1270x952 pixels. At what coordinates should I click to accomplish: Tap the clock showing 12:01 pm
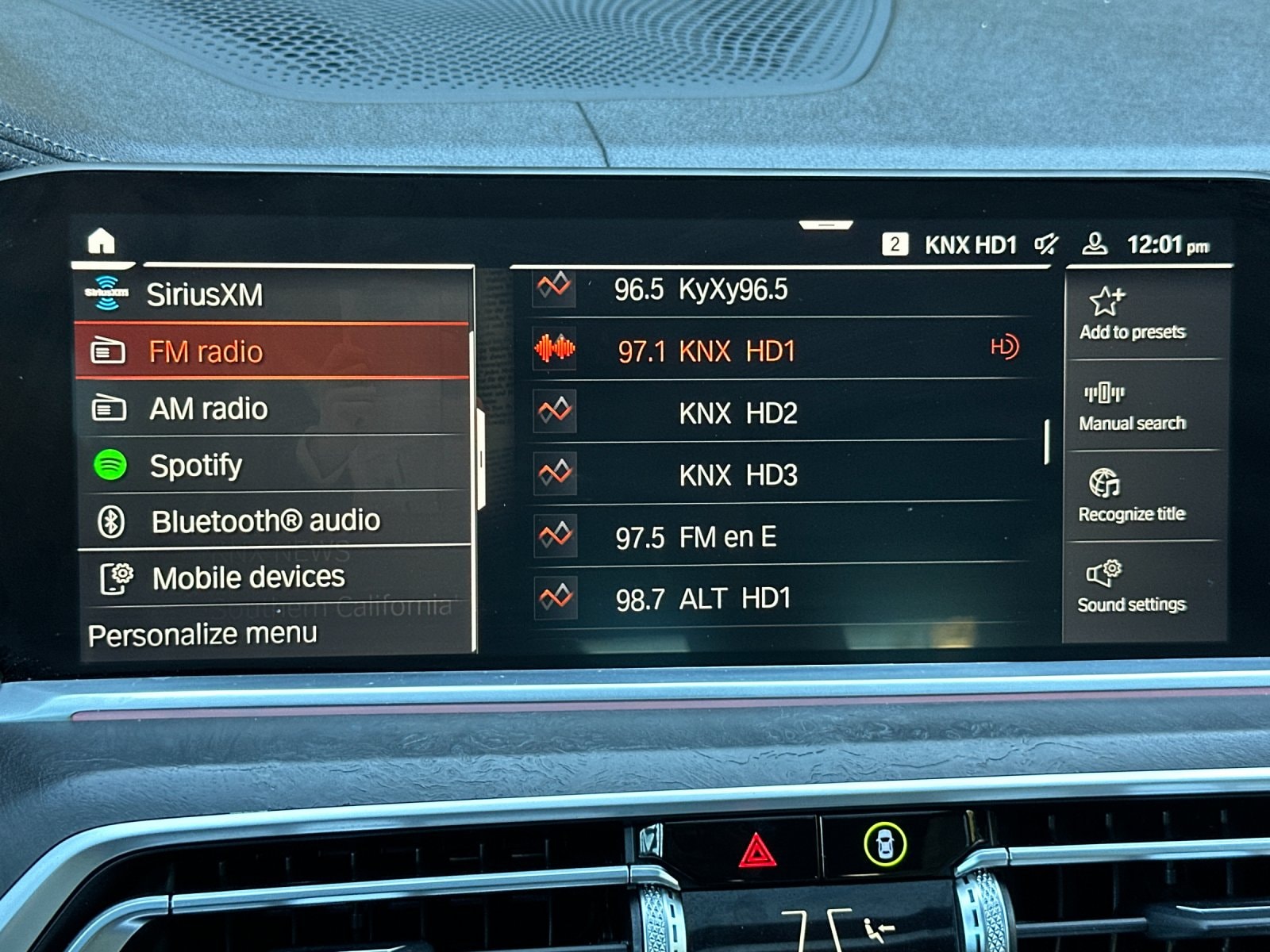click(1161, 244)
